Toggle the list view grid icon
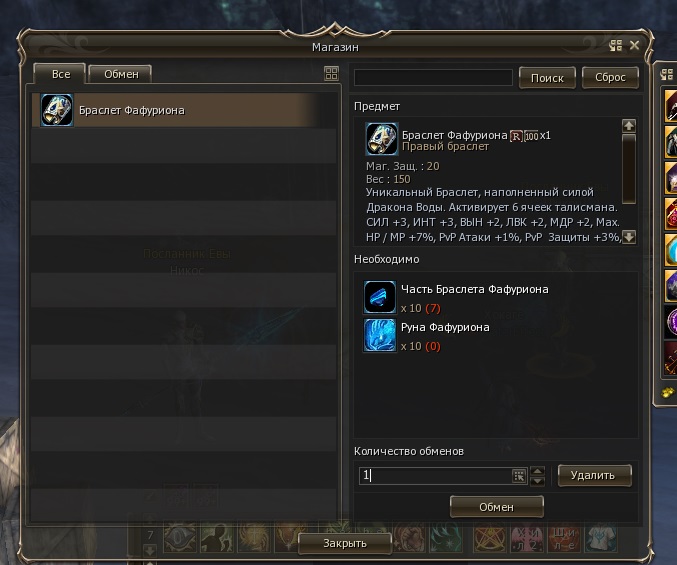Screen dimensions: 677x565 pos(332,73)
